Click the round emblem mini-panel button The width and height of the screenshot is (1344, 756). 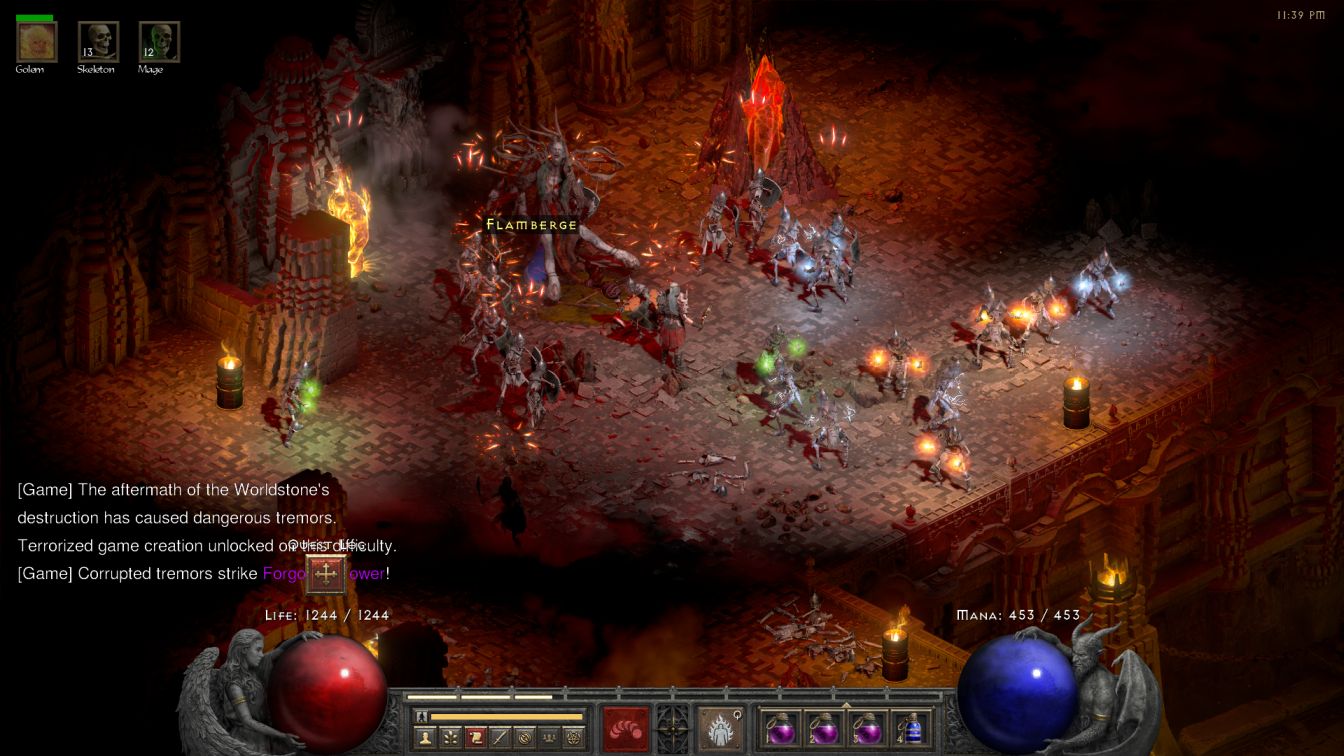pyautogui.click(x=524, y=738)
